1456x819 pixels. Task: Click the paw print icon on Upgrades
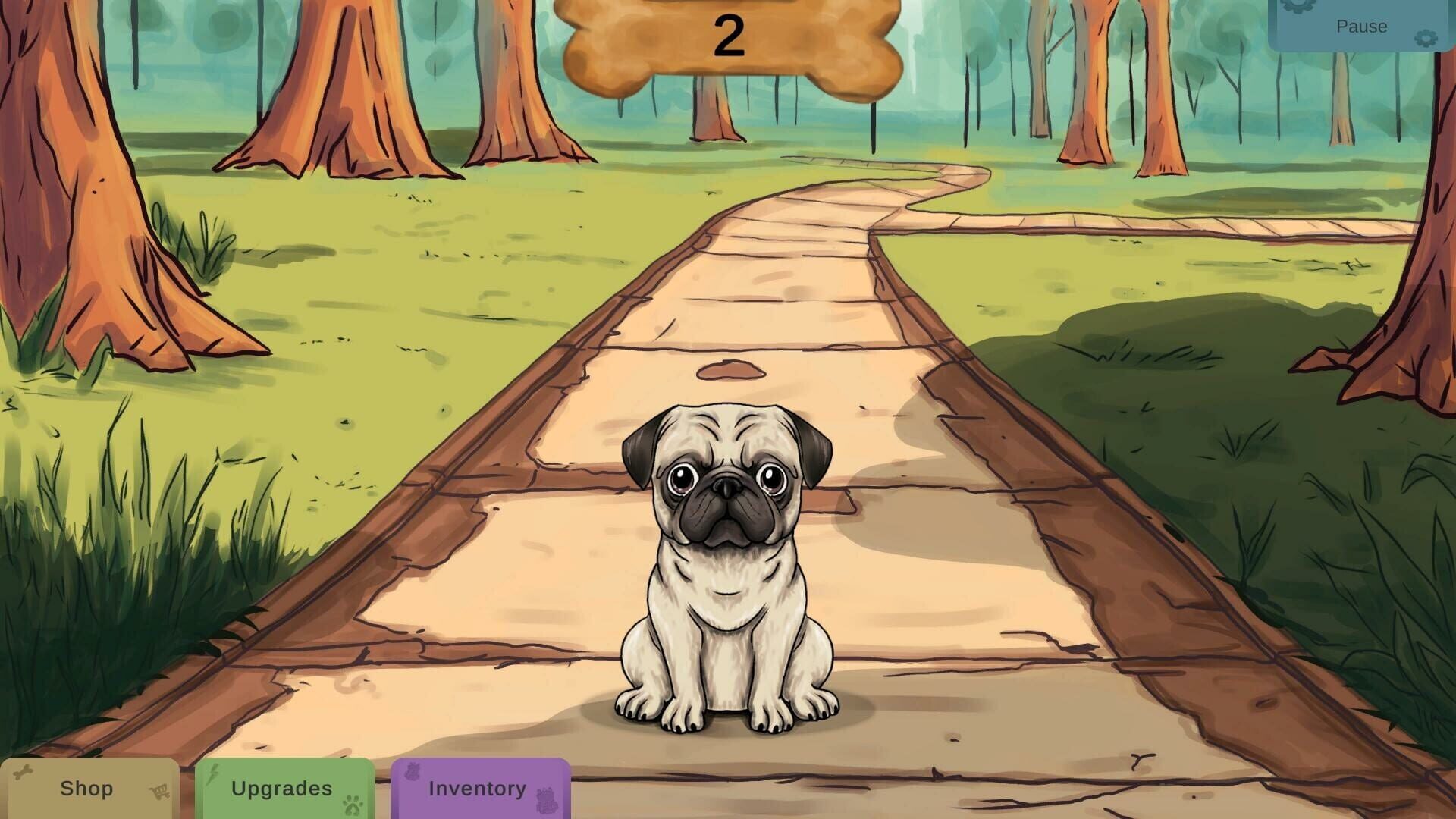click(x=354, y=804)
